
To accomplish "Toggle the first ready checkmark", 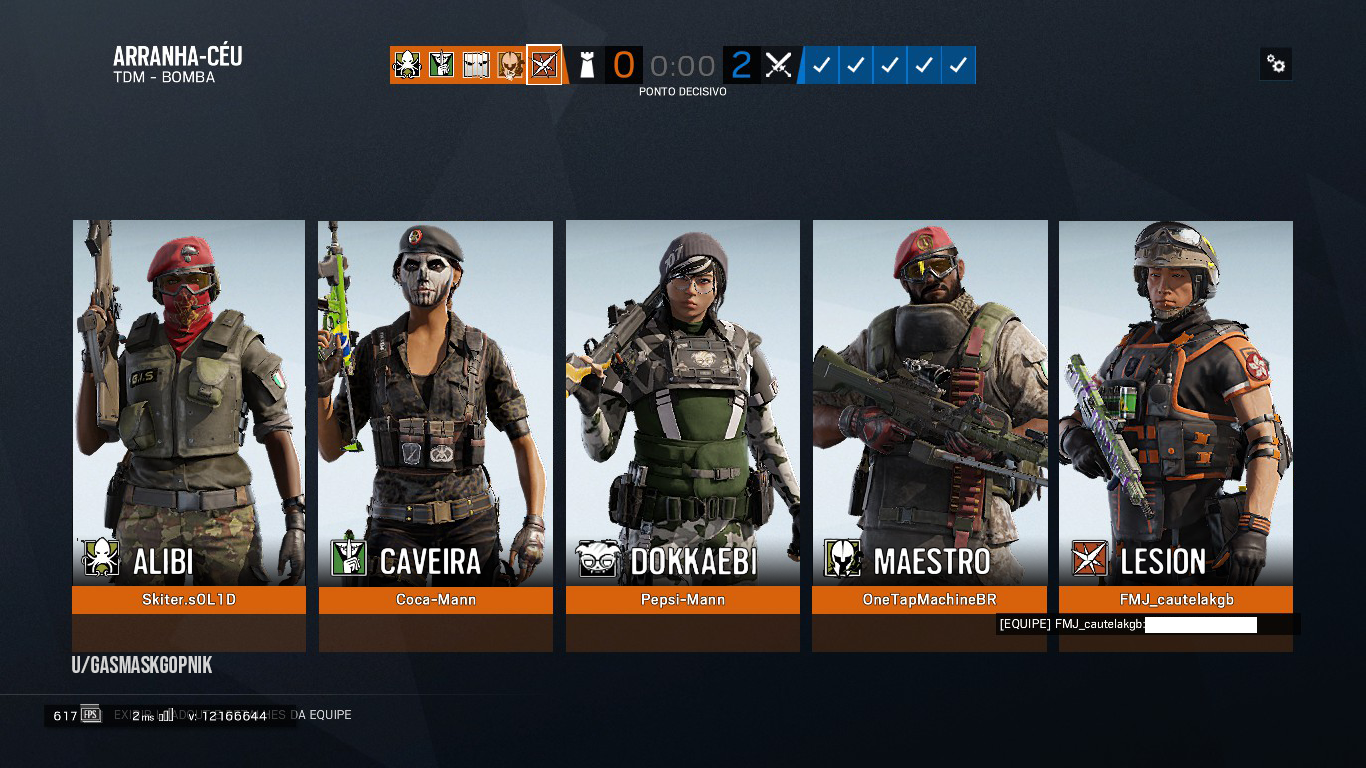I will tap(821, 64).
